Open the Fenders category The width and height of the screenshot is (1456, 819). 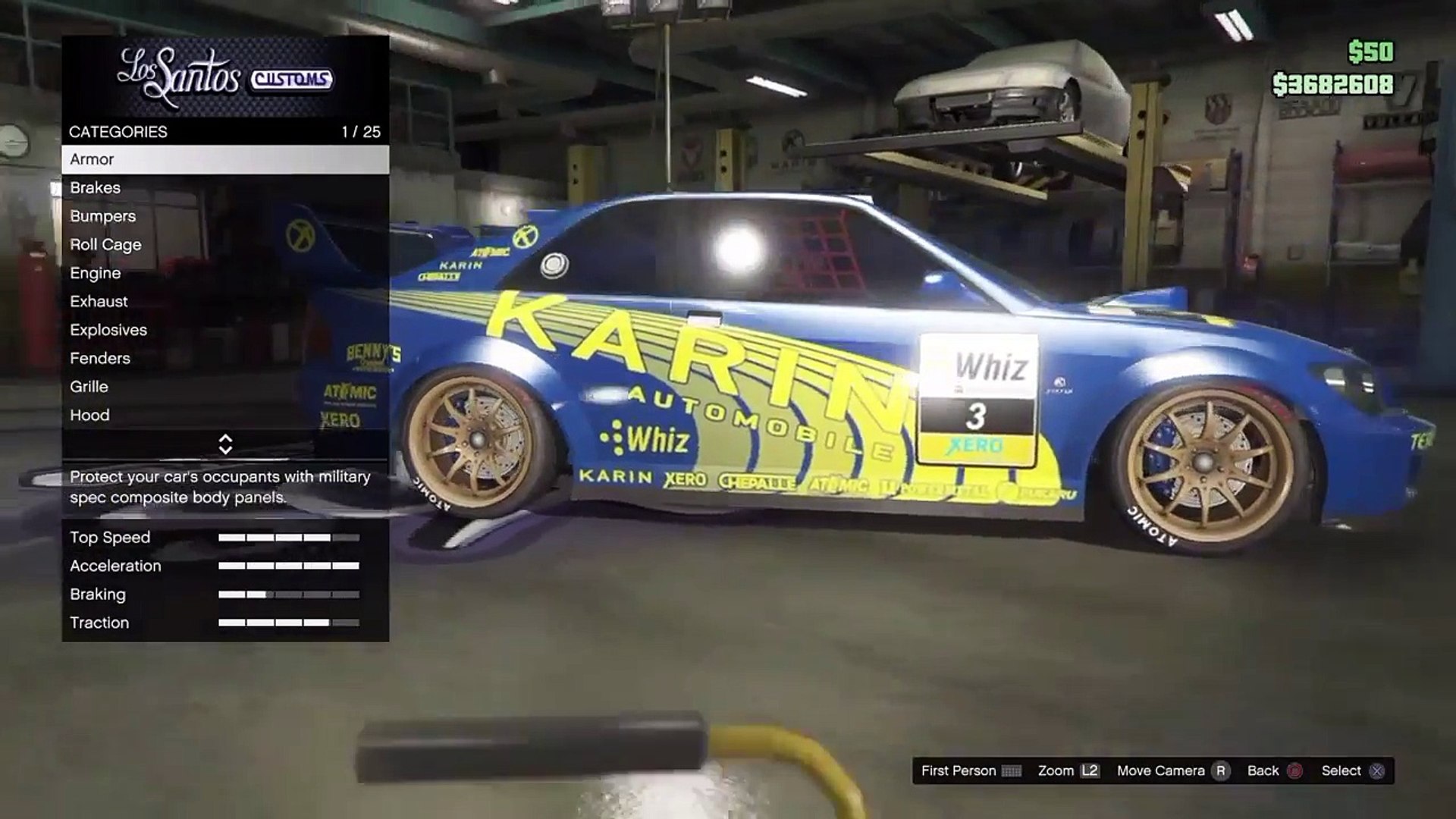coord(224,359)
